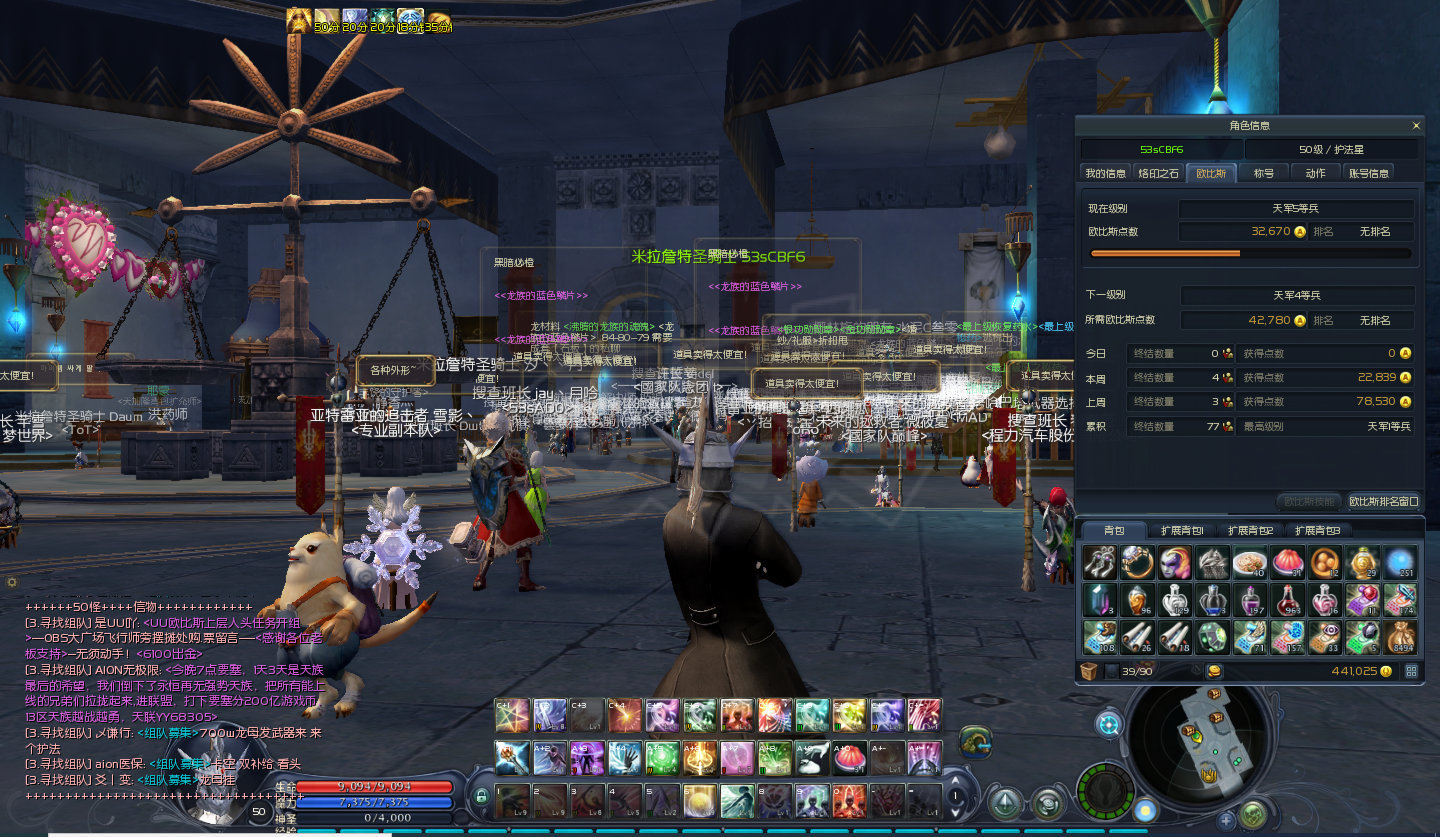The image size is (1440, 837).
Task: Open the 扩展背包3 bag tab
Action: pyautogui.click(x=1316, y=530)
